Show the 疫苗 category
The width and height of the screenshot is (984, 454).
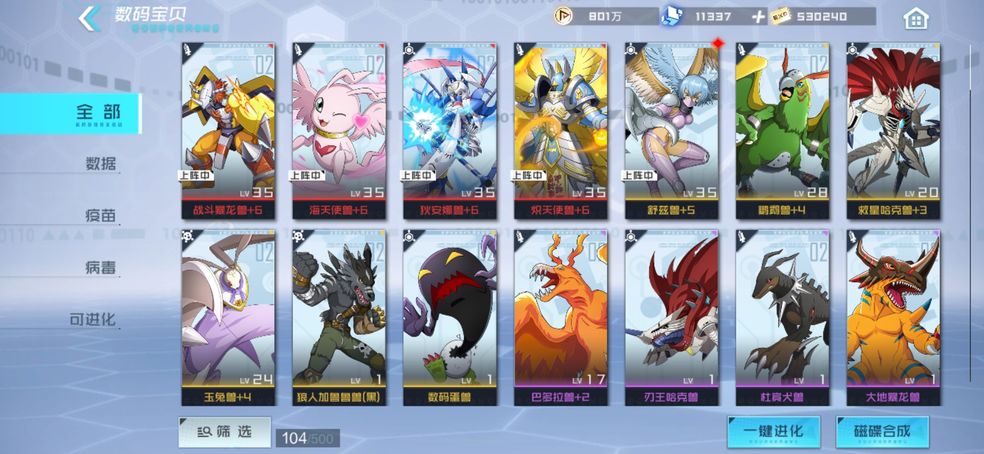(x=100, y=216)
